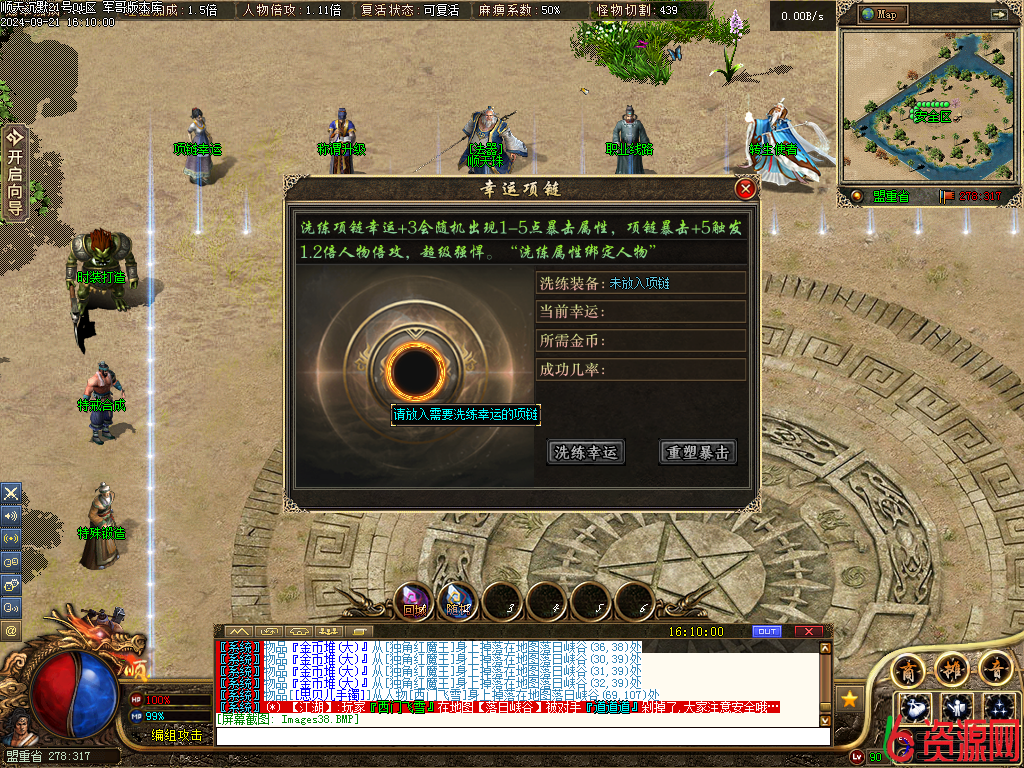Toggle the crossed swords attack mode icon
Screen dimensions: 1024x768
(12, 493)
